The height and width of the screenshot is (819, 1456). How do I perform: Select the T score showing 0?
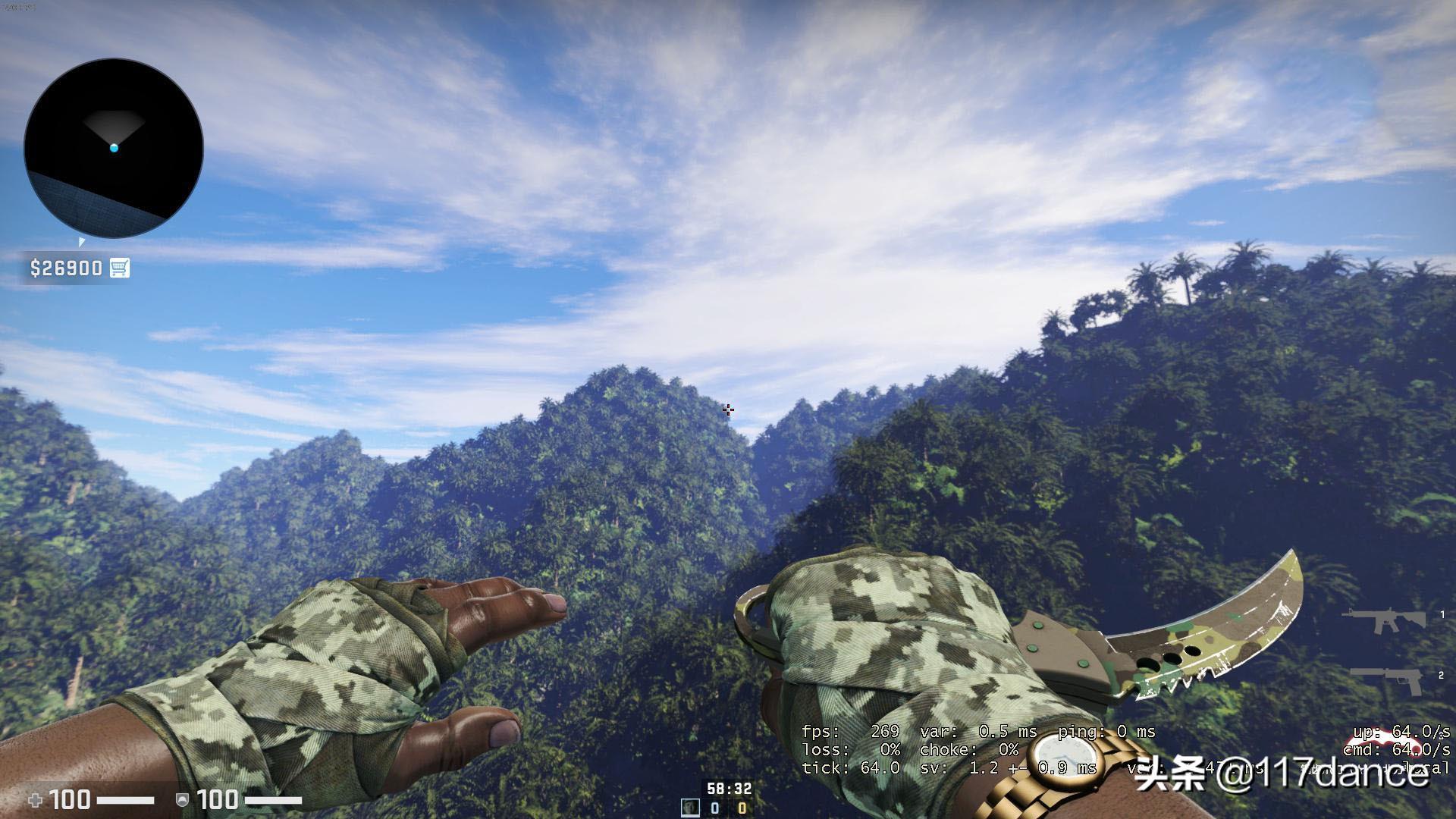point(741,807)
